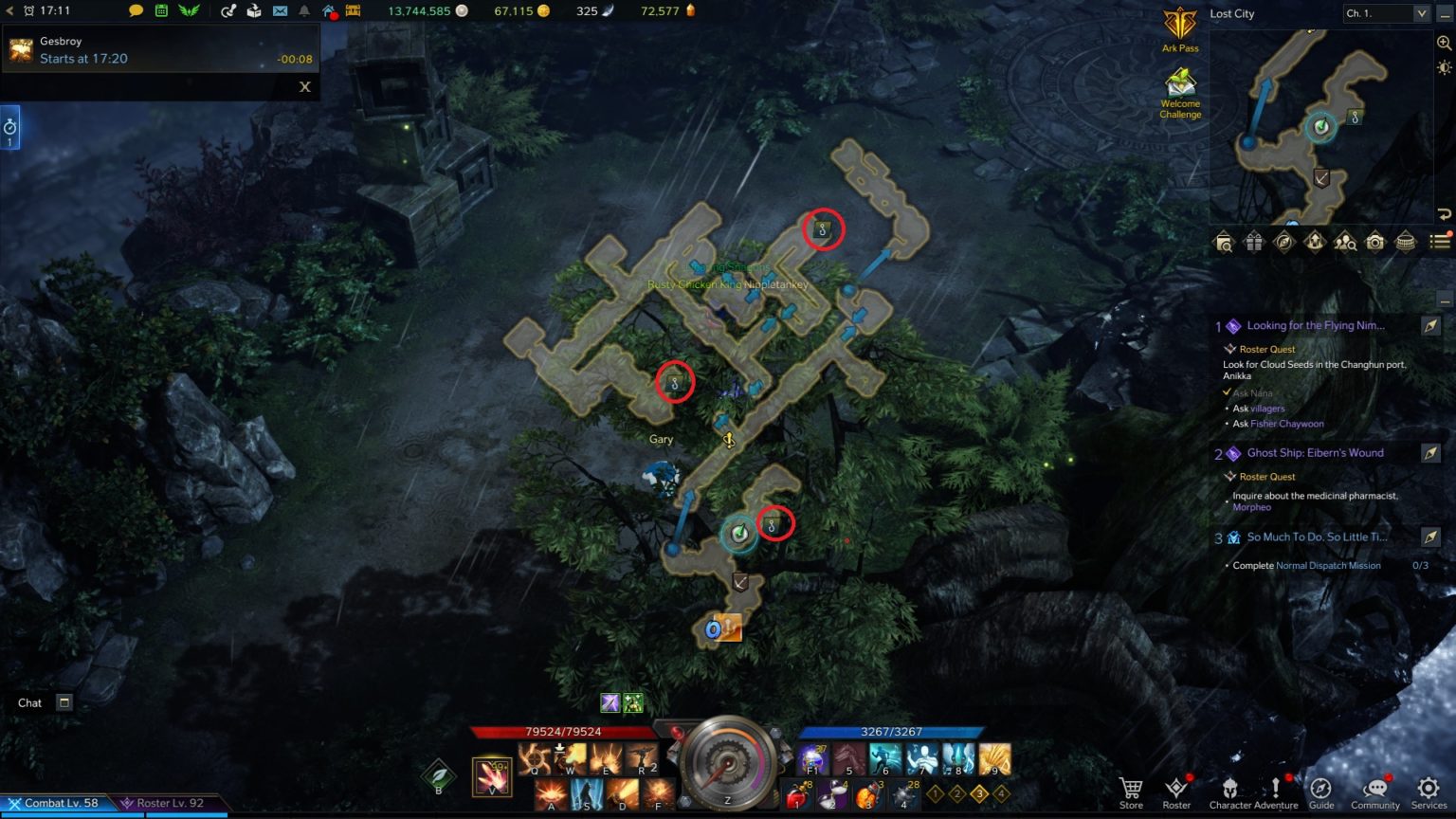
Task: Track the Ghost Ship: Eibern's Wound quest
Action: [x=1430, y=454]
